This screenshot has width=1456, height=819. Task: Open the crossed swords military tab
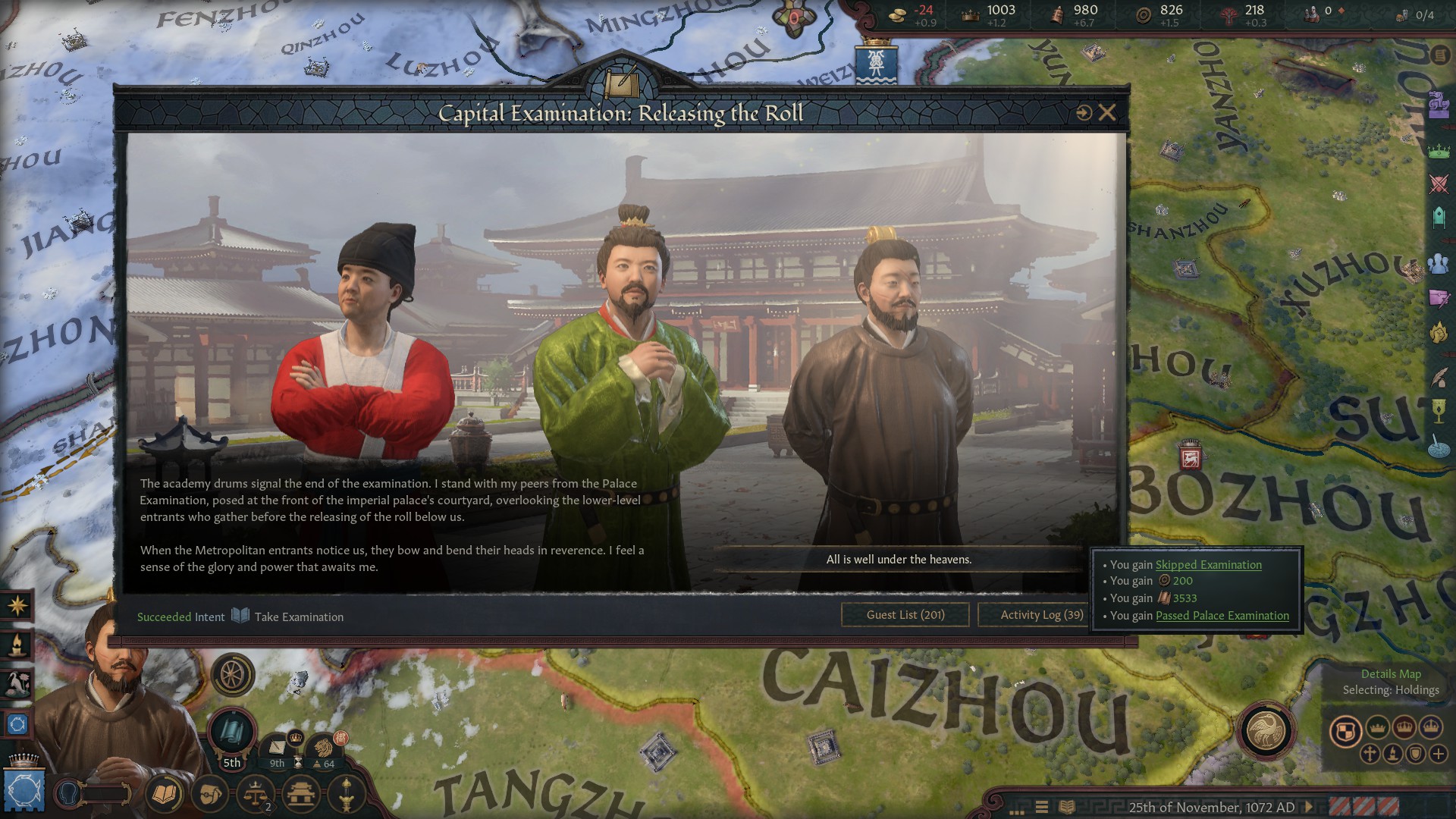1439,184
